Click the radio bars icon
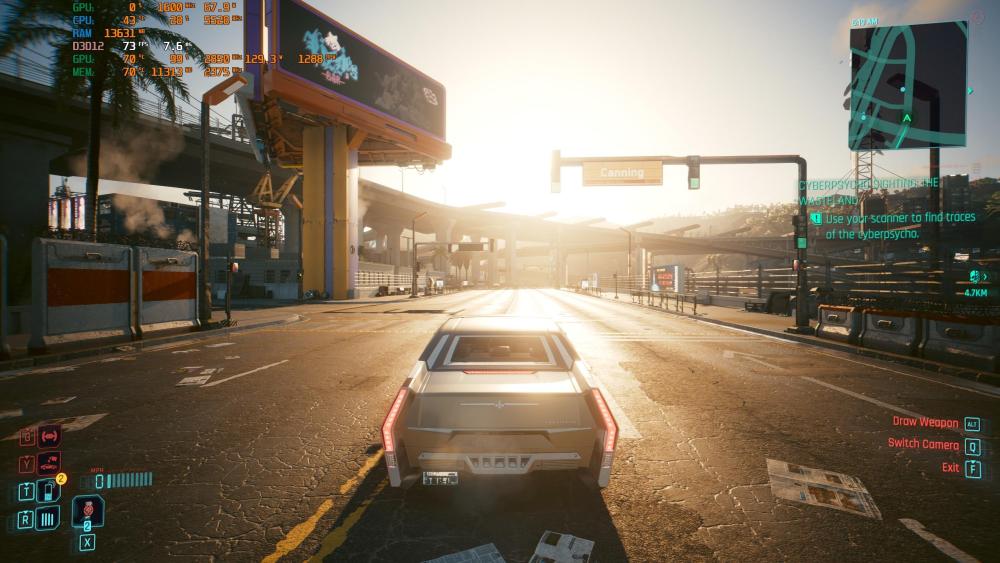1000x563 pixels. (47, 518)
